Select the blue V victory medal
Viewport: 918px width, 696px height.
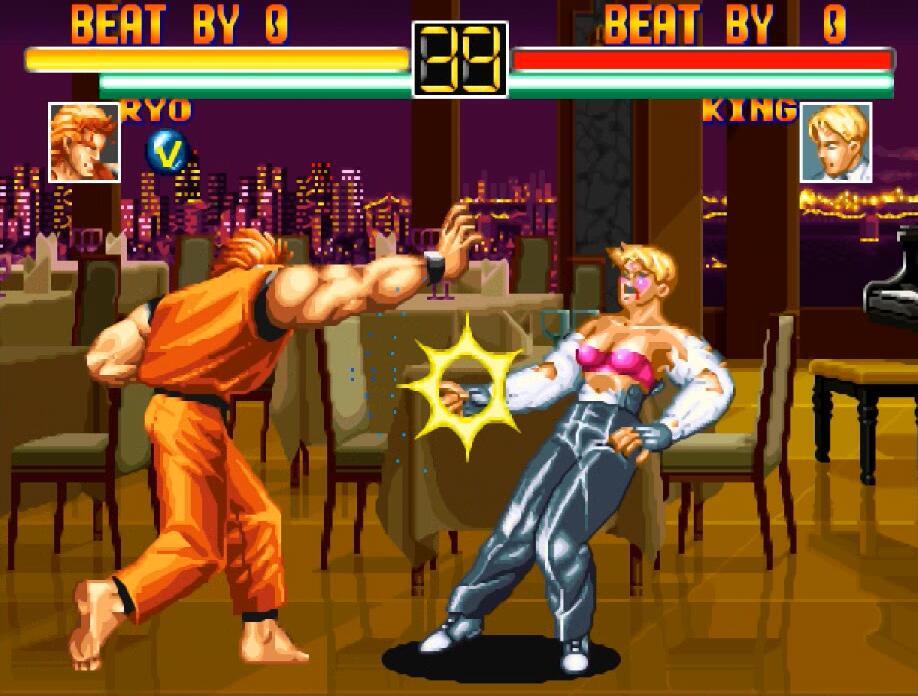[x=167, y=152]
